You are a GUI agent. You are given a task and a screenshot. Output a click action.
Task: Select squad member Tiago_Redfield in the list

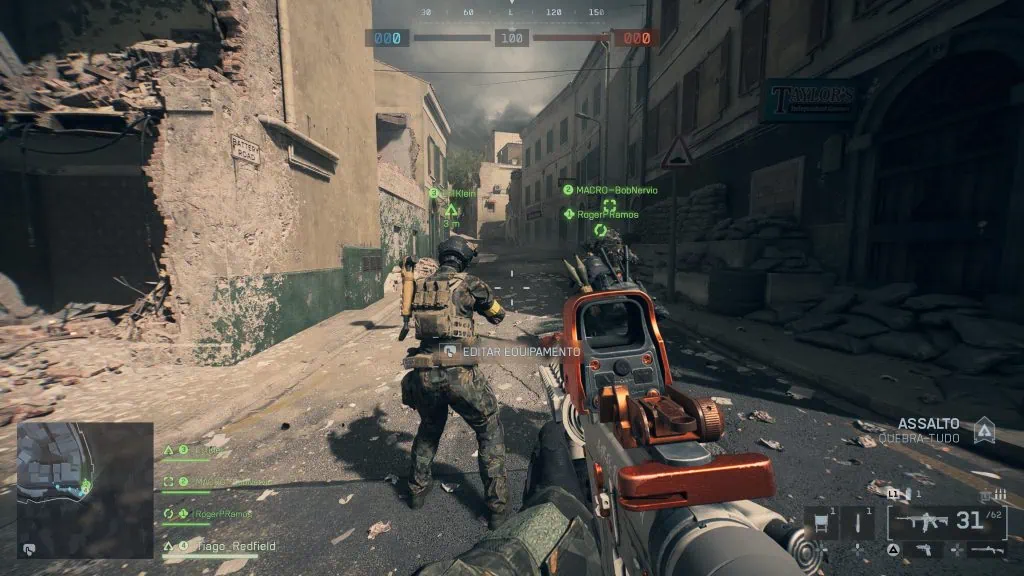[220, 547]
